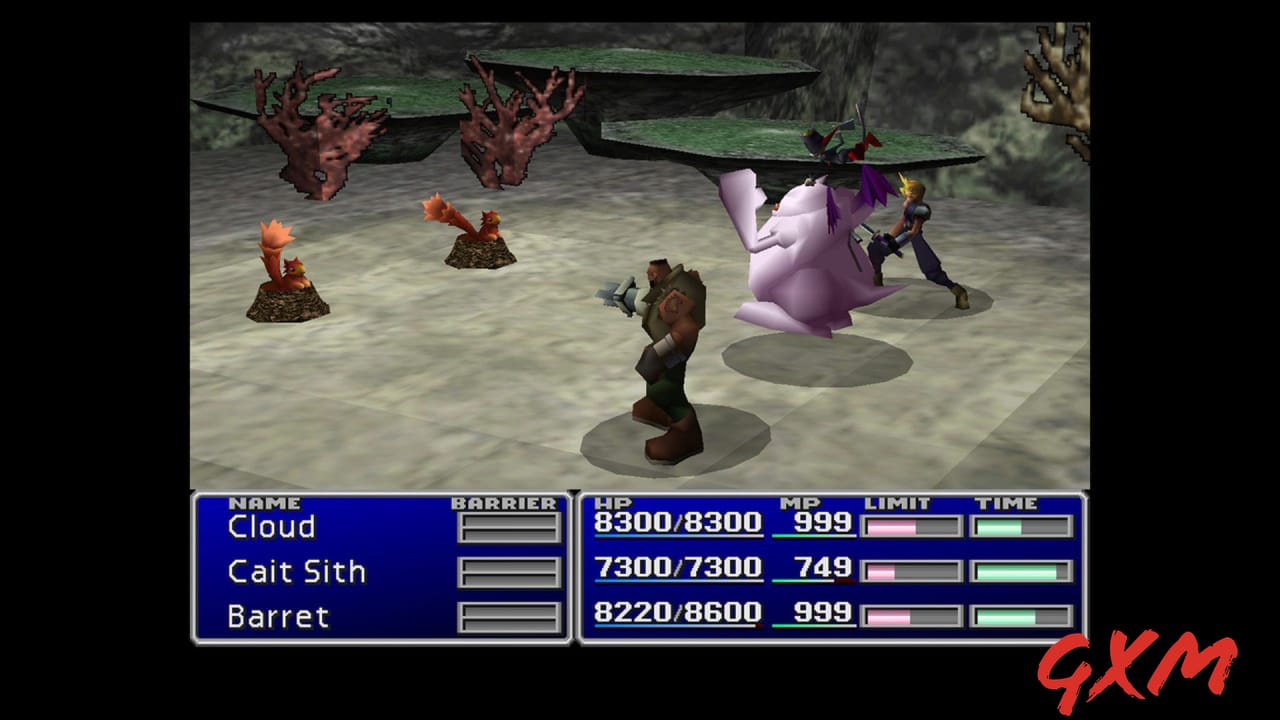Viewport: 1280px width, 720px height.
Task: Click Barret's HP value reading 8220/8600
Action: 676,611
